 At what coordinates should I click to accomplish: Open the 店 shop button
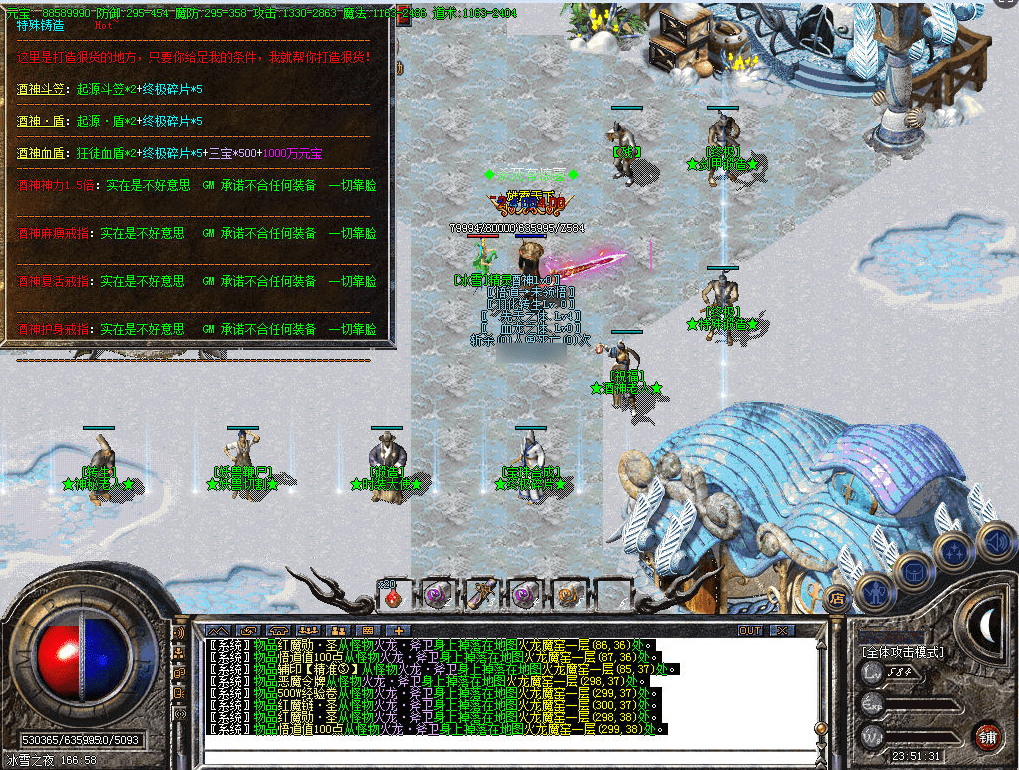(837, 600)
